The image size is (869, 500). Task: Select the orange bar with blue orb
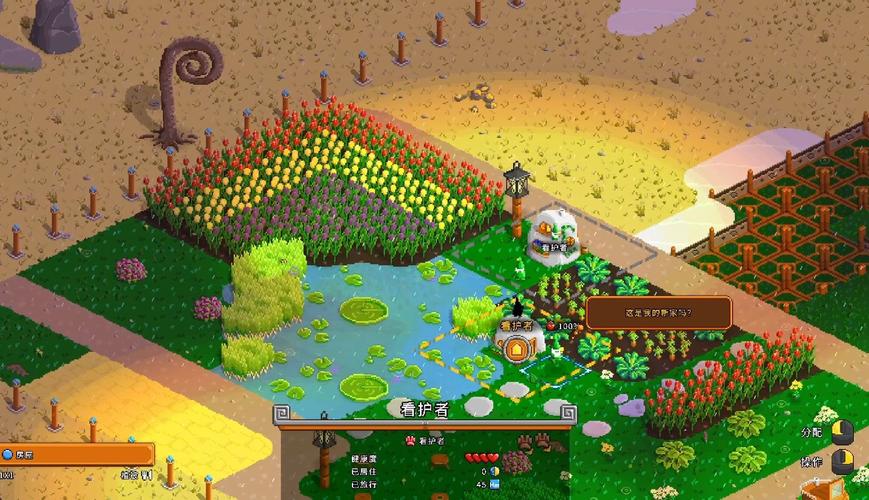[x=76, y=454]
